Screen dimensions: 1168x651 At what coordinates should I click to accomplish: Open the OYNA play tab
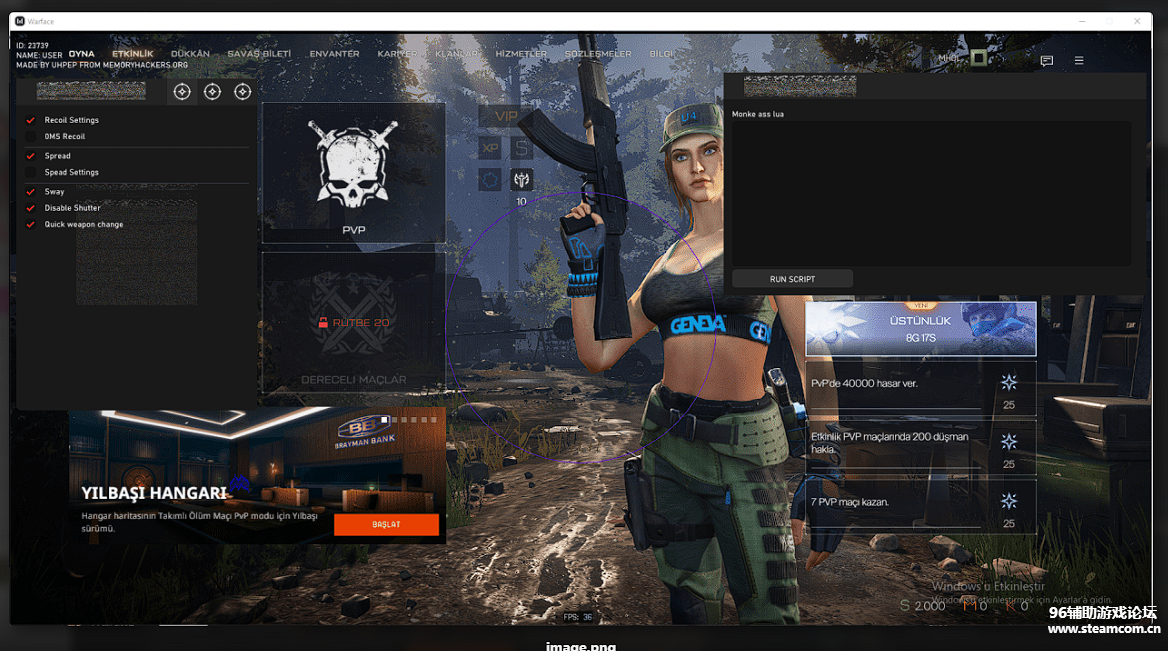[82, 54]
